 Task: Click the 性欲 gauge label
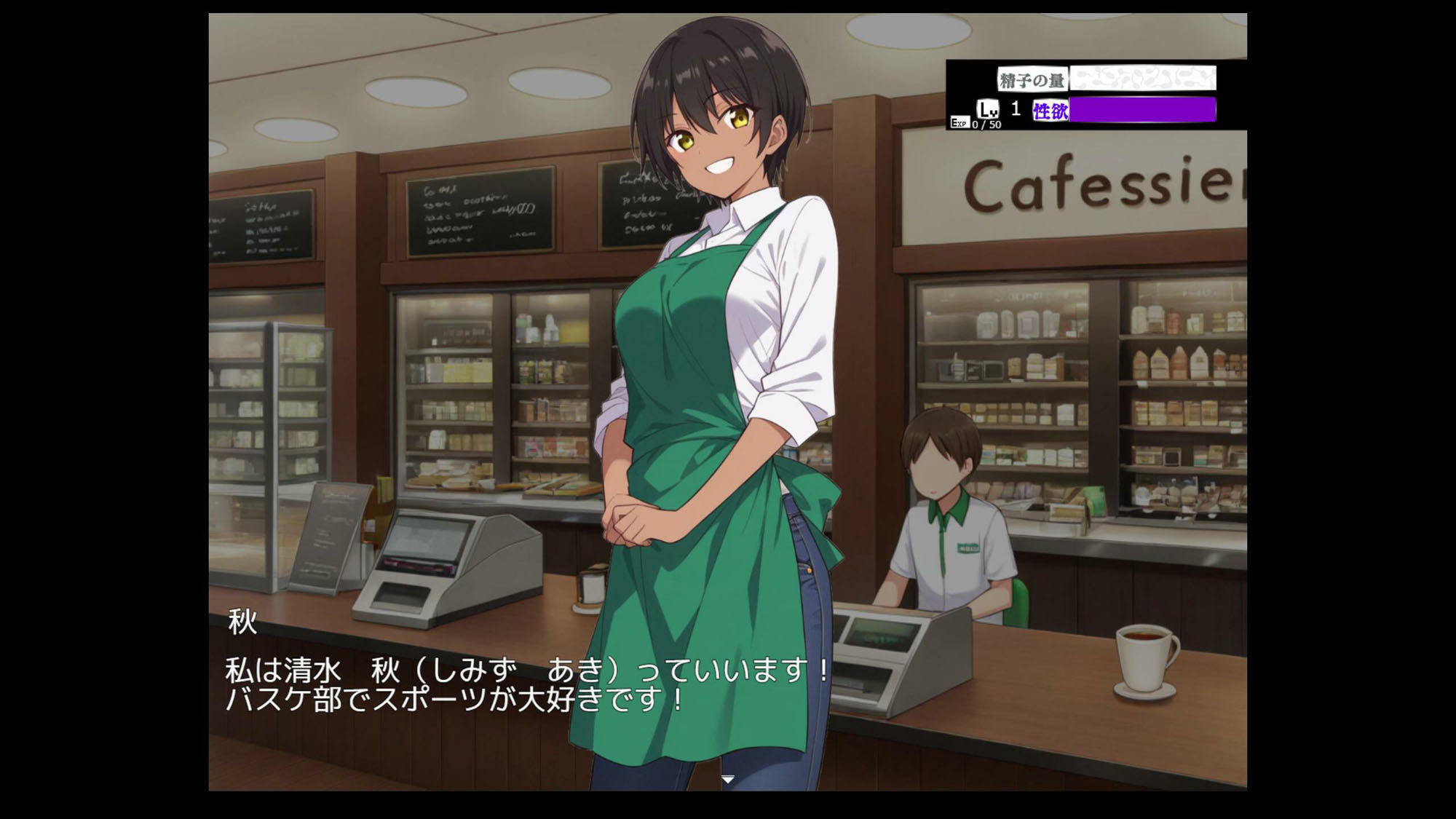[1048, 111]
